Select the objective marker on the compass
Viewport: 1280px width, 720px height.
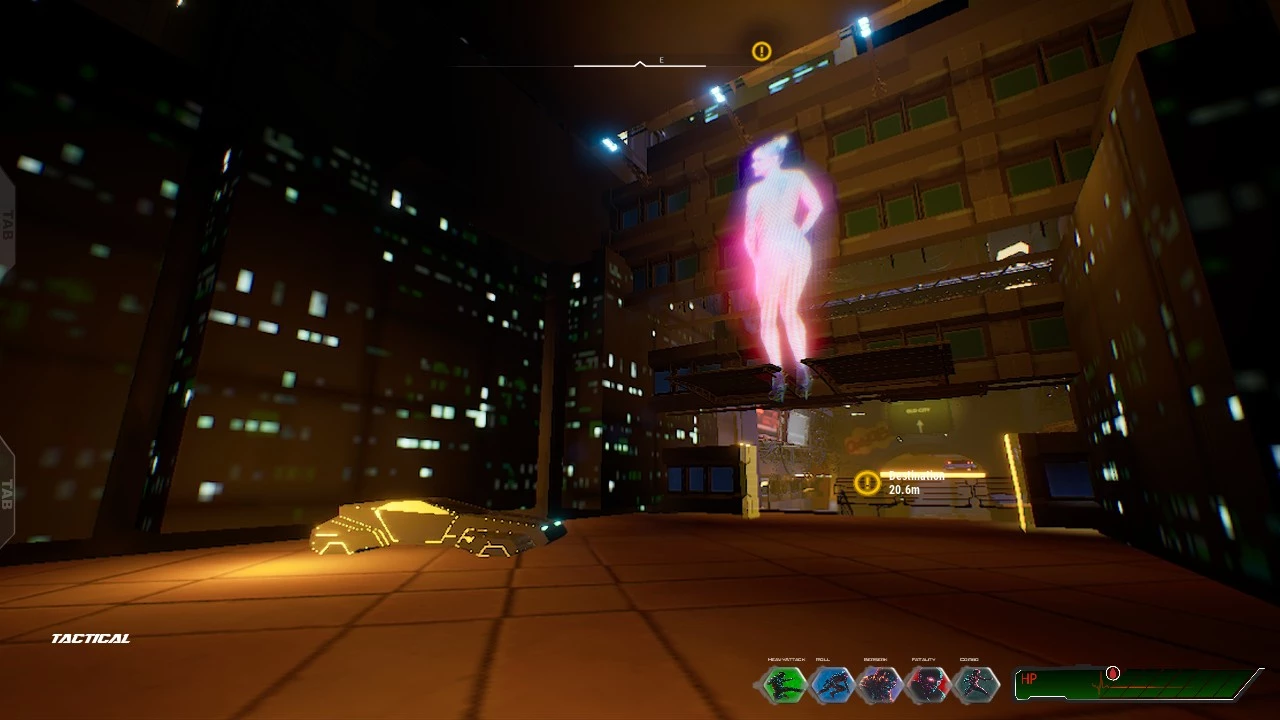(x=762, y=51)
